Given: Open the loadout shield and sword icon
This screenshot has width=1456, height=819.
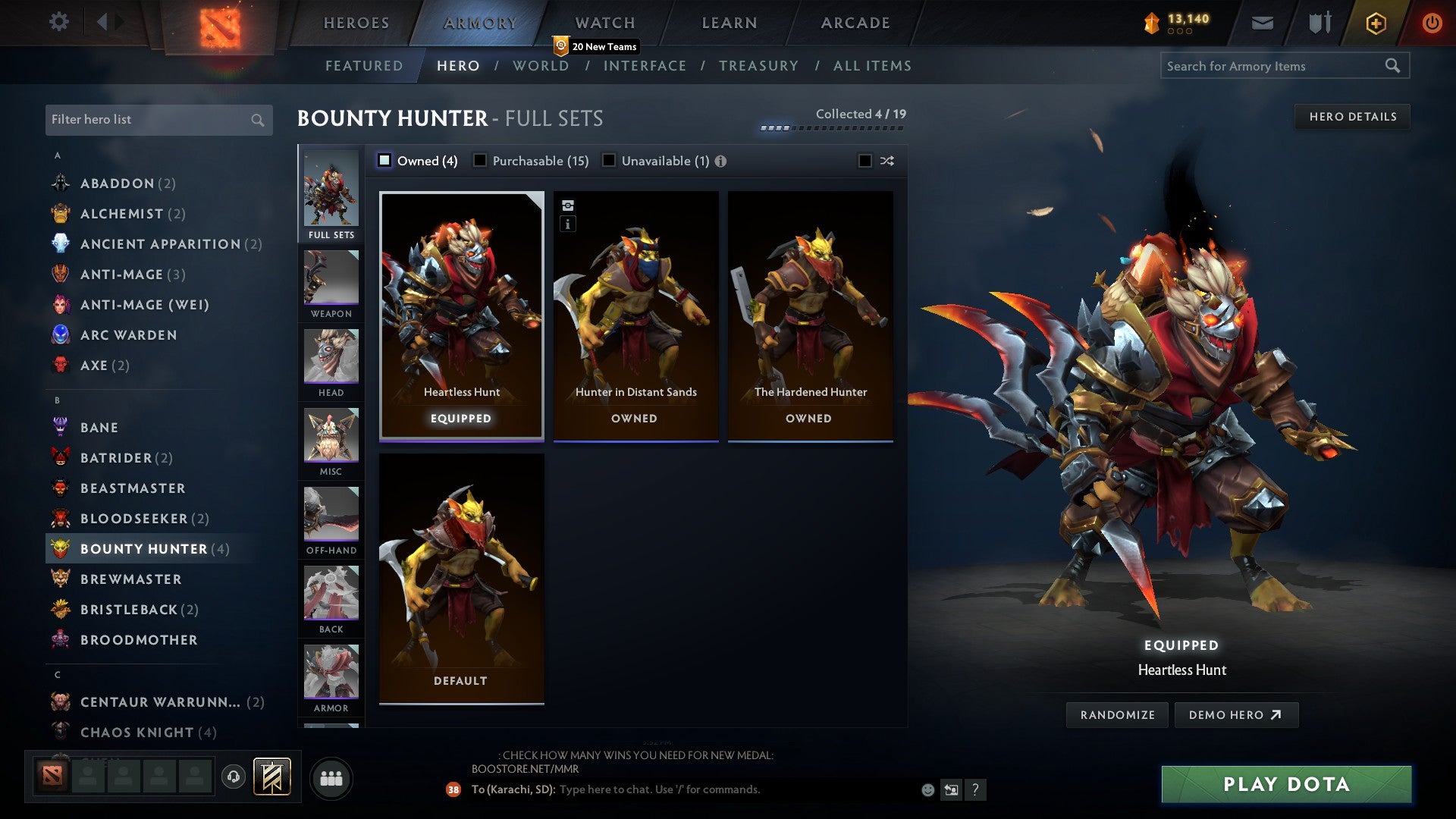Looking at the screenshot, I should (x=1319, y=23).
